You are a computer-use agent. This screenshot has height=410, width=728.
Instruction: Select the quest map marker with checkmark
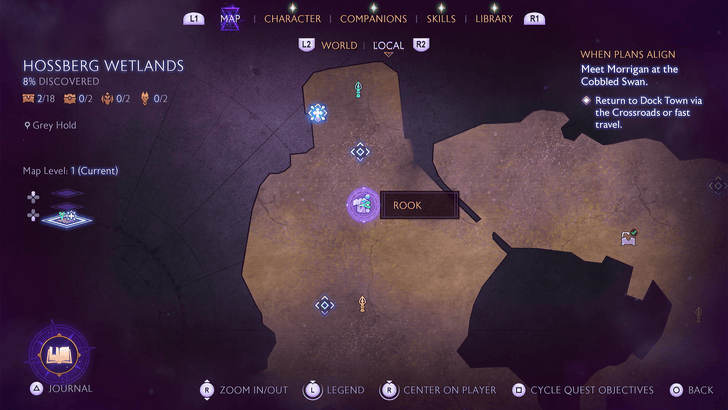pos(628,238)
